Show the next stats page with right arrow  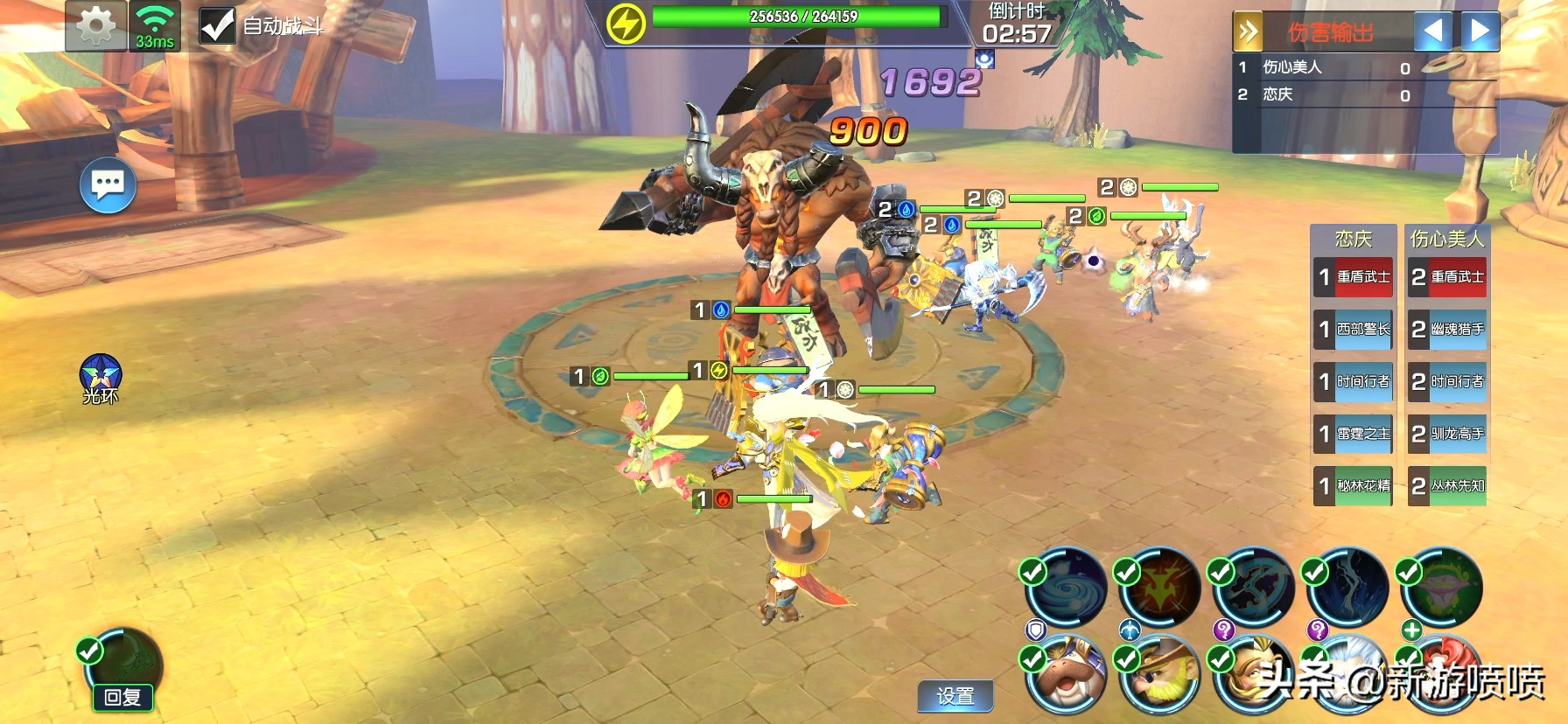pyautogui.click(x=1480, y=32)
